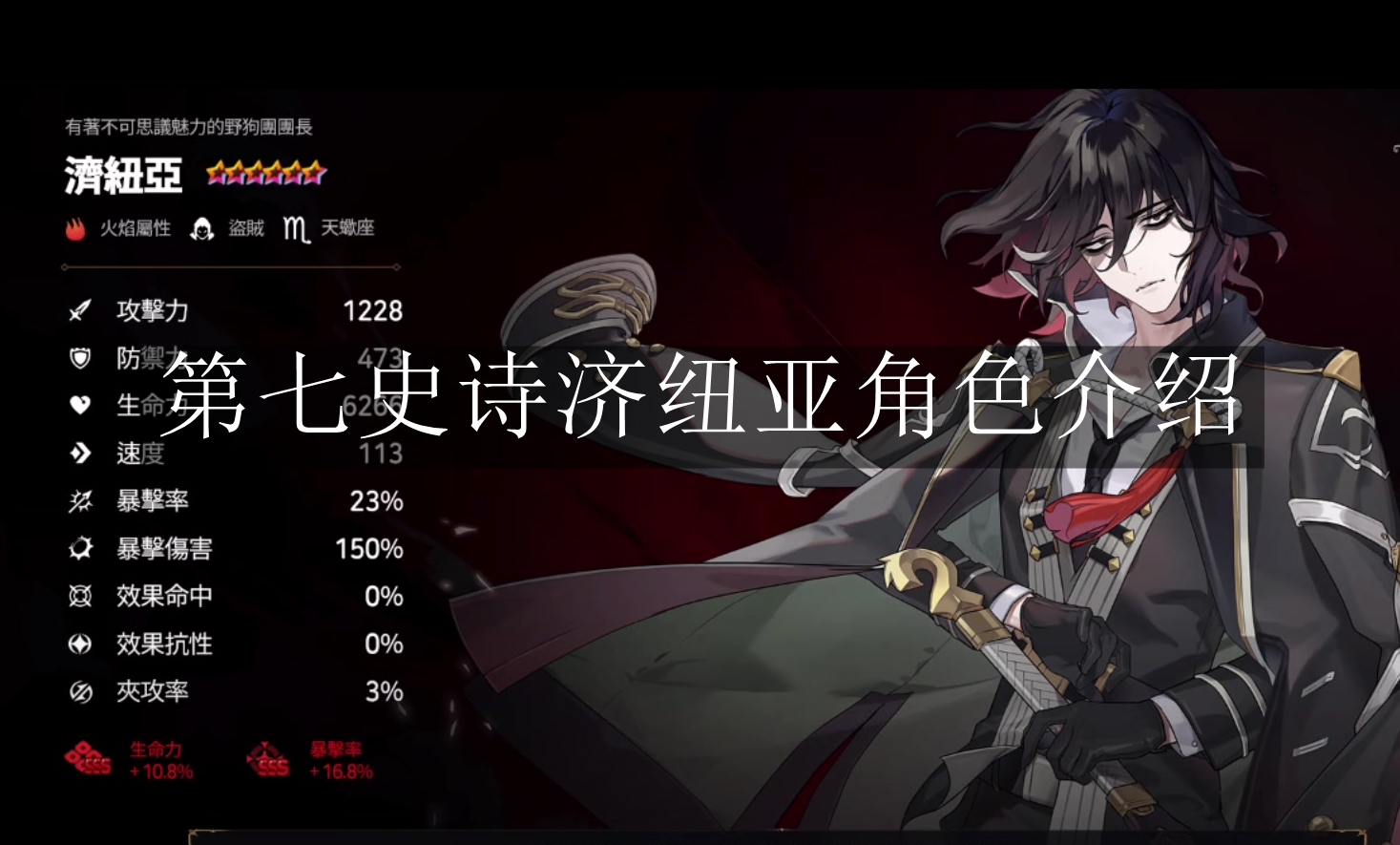Click the 生命力 set bonus icon
The image size is (1400, 845).
click(87, 759)
